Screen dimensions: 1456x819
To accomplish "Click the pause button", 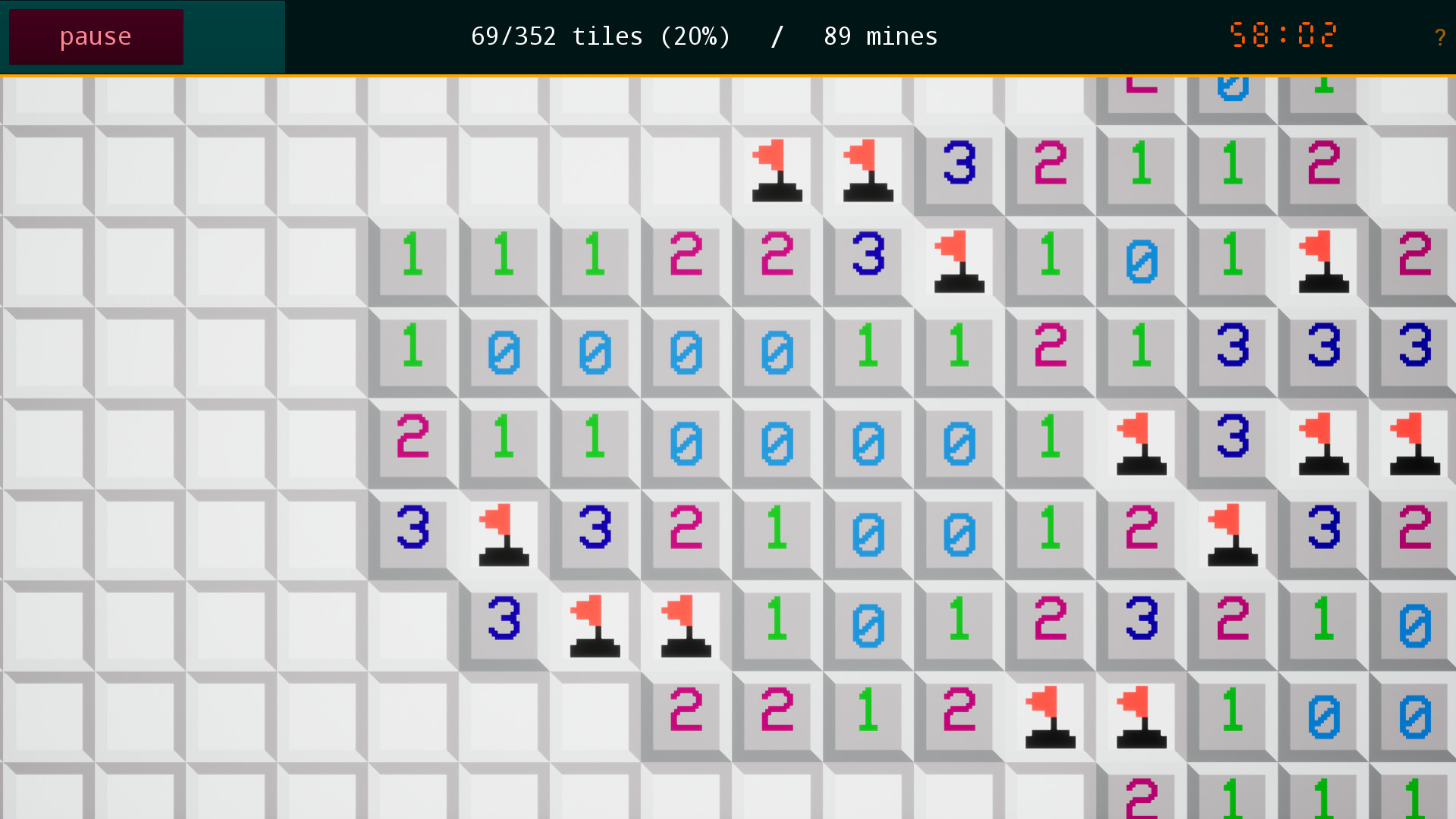I will [96, 36].
